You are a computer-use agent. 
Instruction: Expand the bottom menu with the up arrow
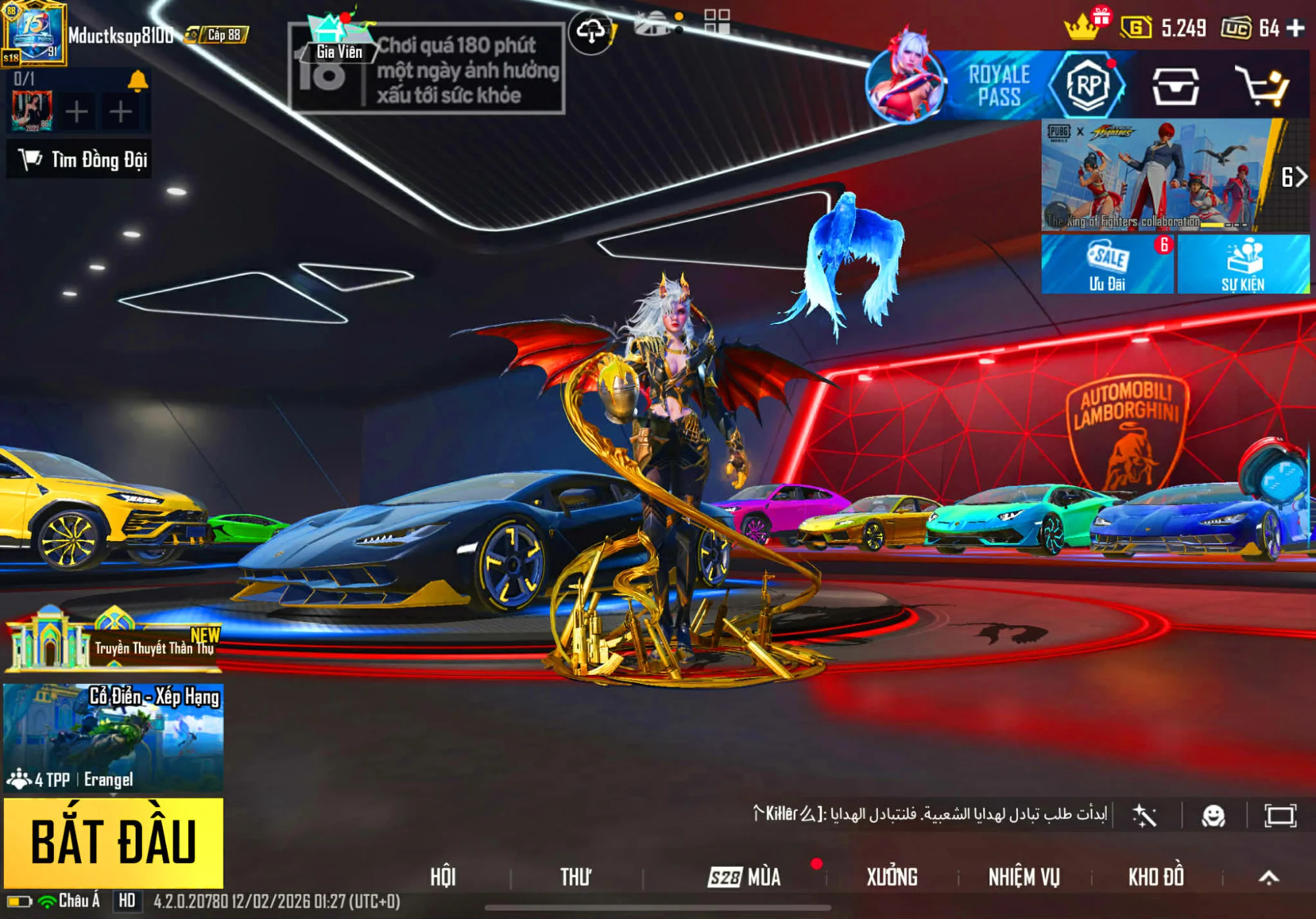point(1269,877)
